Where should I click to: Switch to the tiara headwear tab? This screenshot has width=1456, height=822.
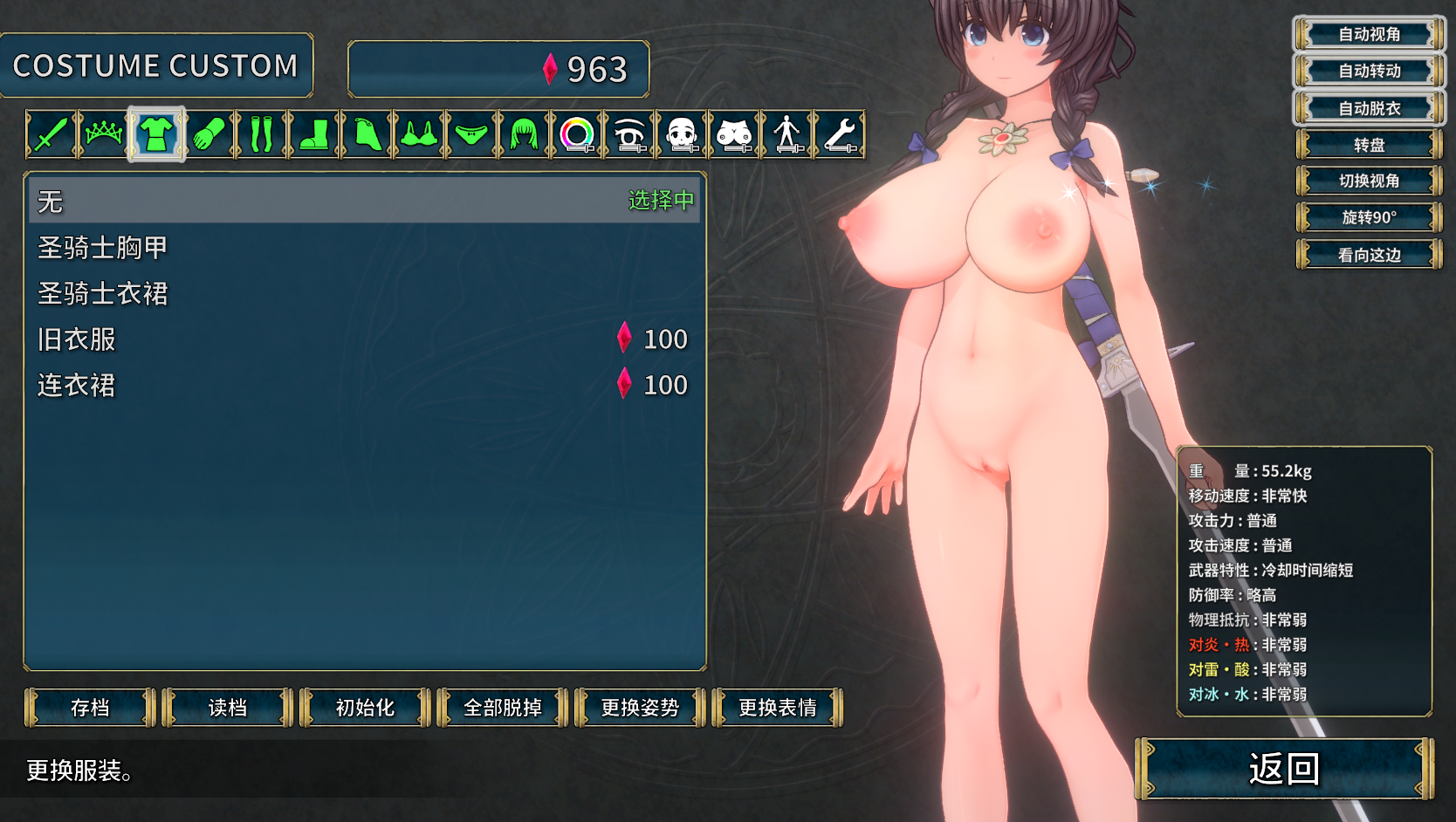tap(104, 134)
